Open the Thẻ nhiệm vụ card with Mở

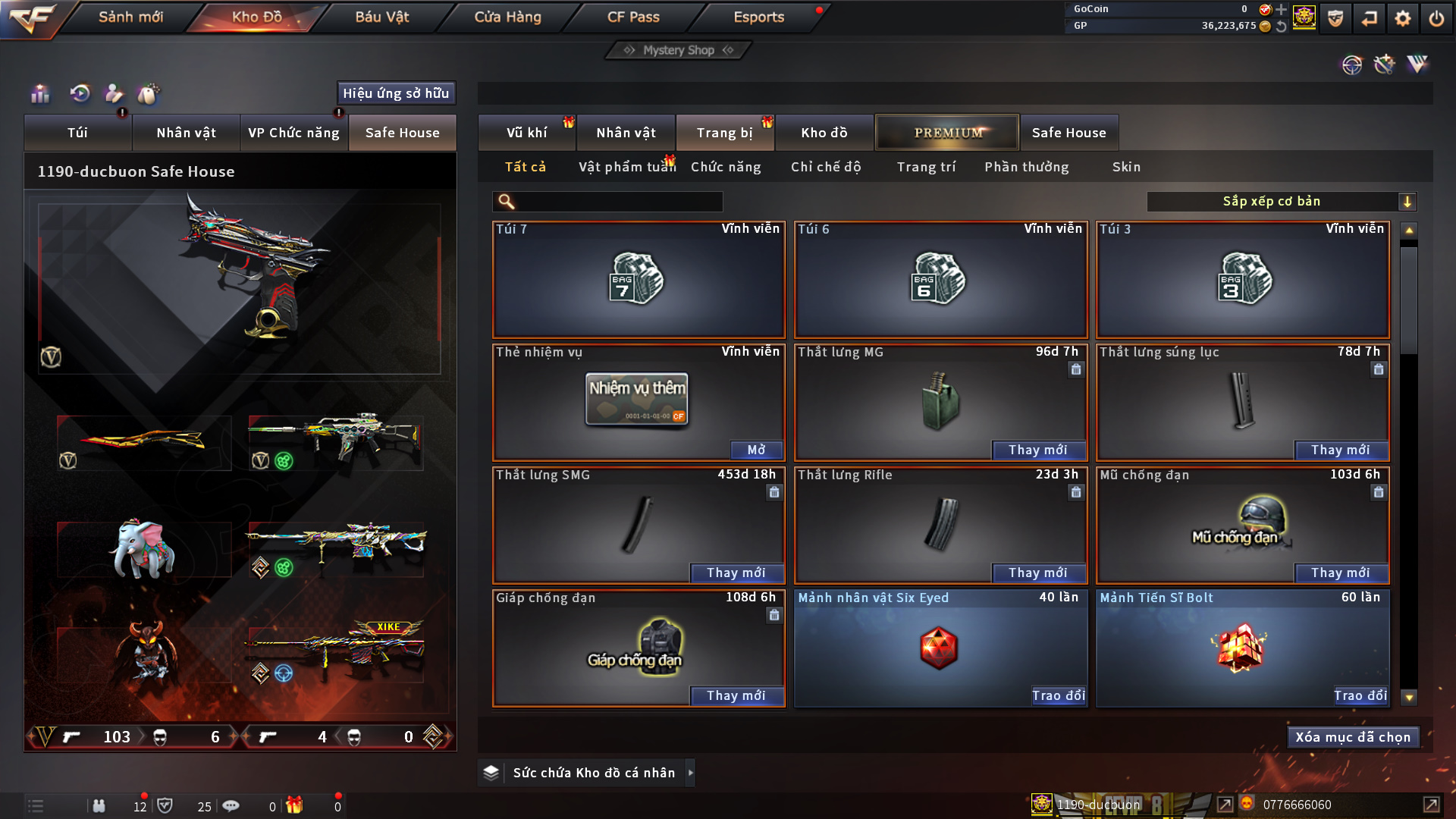pos(756,450)
